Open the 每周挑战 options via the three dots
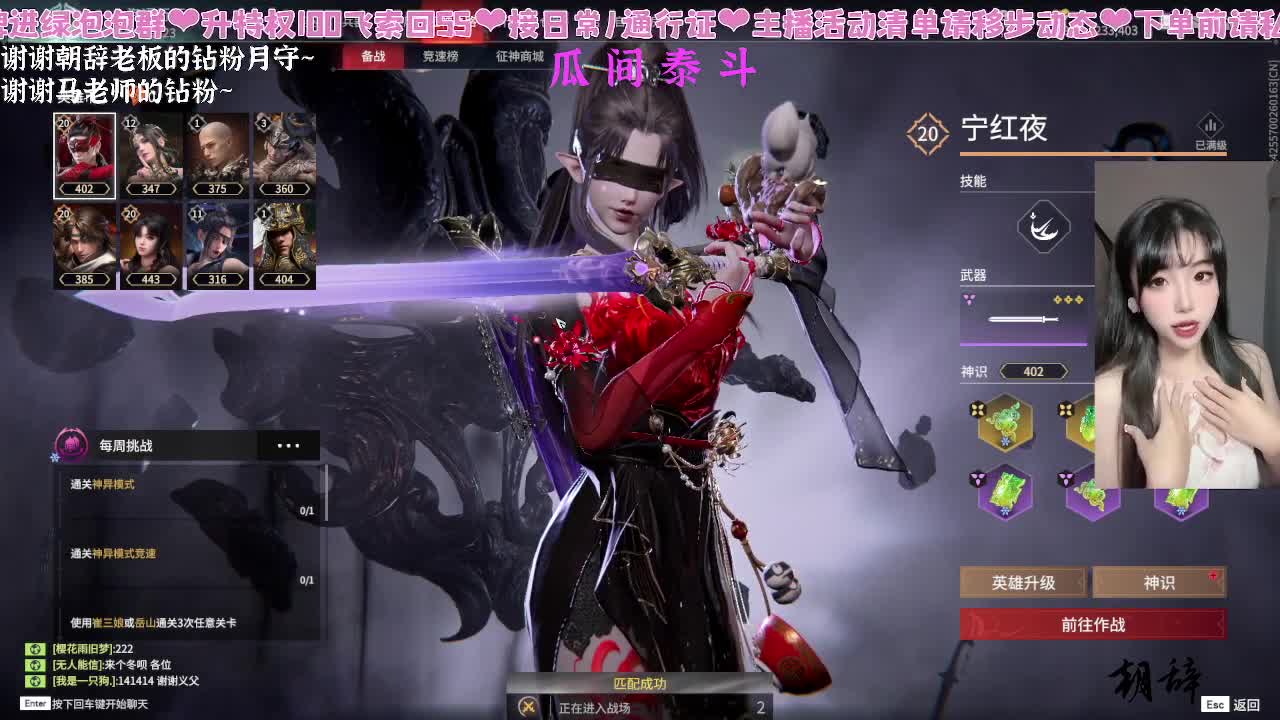 289,445
